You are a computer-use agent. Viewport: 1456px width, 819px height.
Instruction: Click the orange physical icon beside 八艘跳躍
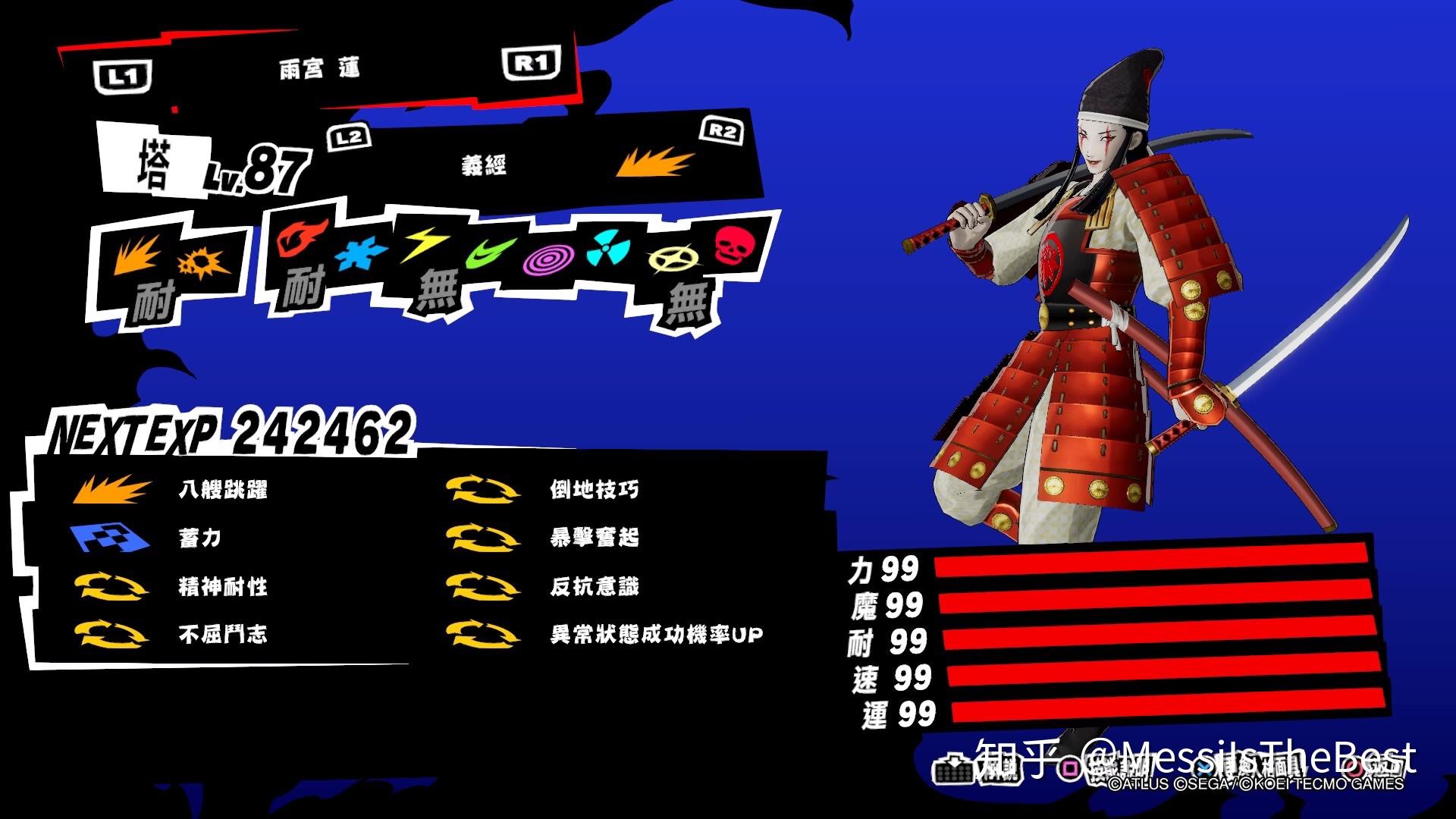tap(112, 489)
